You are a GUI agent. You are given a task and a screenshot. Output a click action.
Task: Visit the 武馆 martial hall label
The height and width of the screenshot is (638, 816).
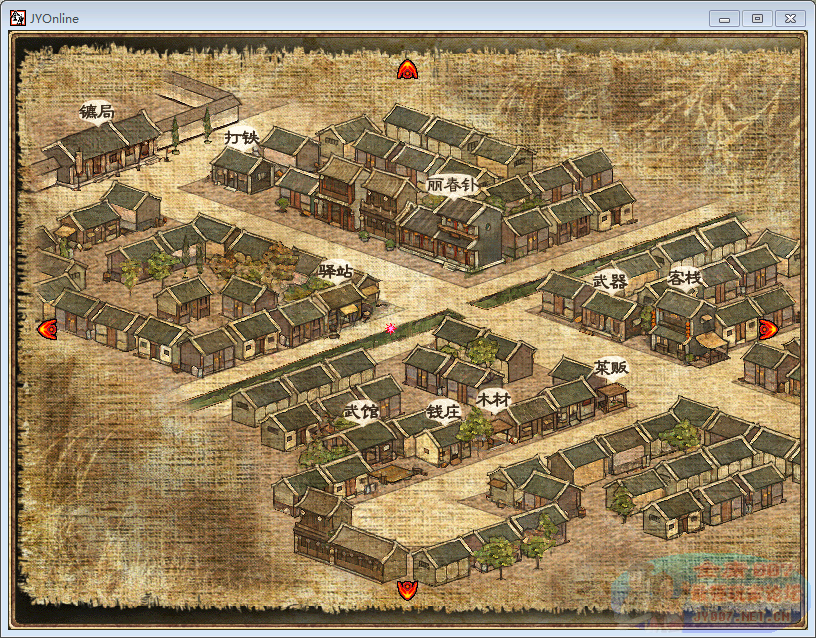click(x=360, y=410)
